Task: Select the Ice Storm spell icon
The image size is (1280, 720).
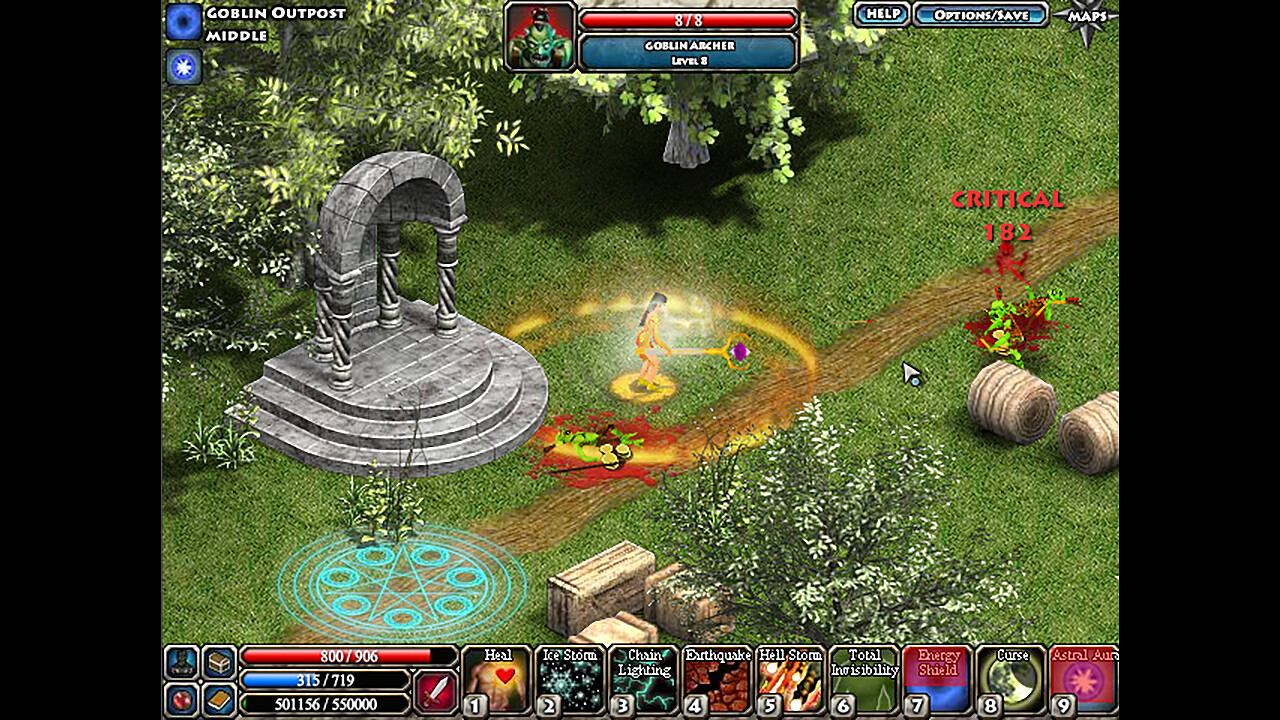Action: [x=571, y=680]
